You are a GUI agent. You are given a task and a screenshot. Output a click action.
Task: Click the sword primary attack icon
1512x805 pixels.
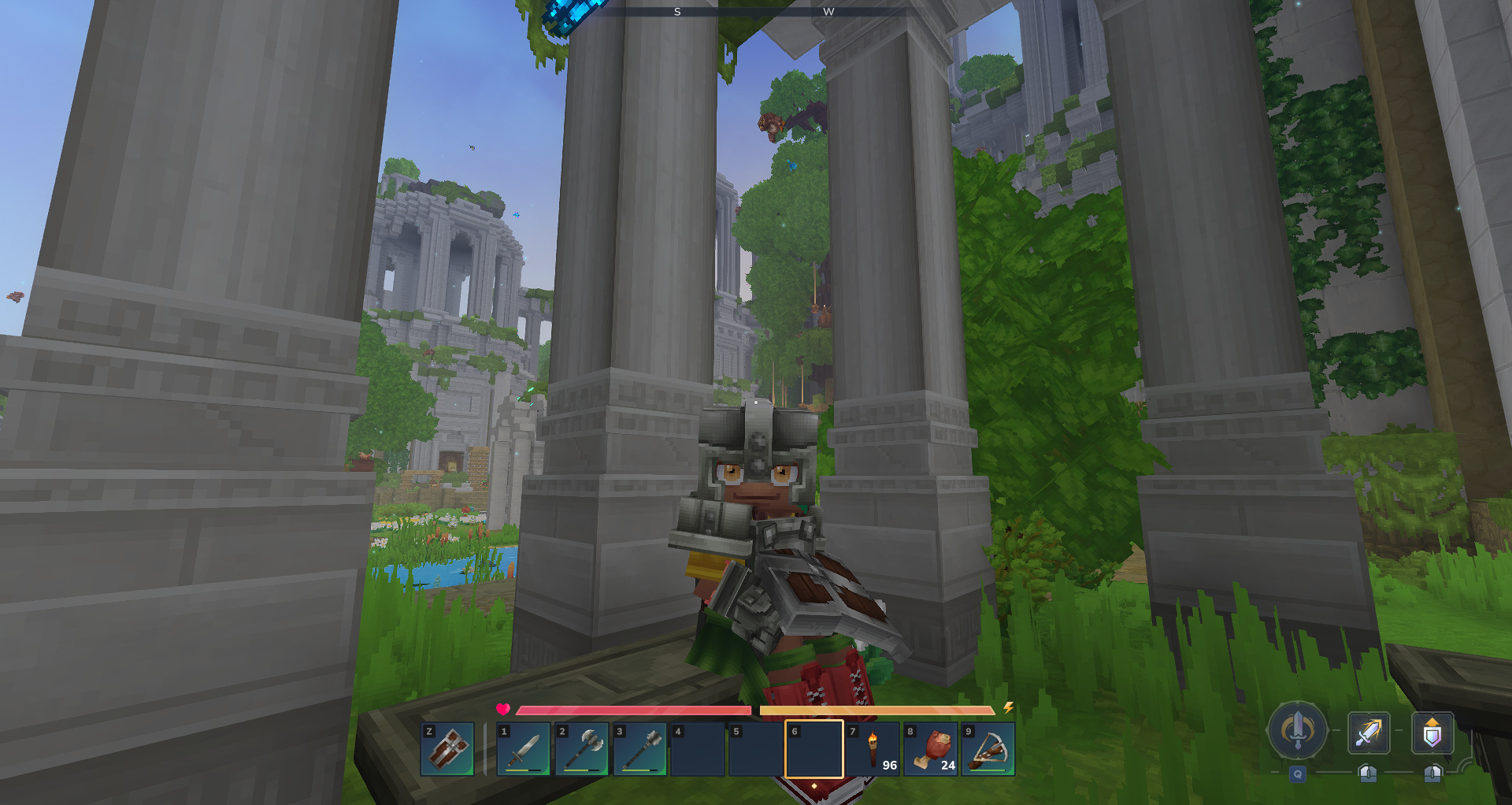(1369, 733)
